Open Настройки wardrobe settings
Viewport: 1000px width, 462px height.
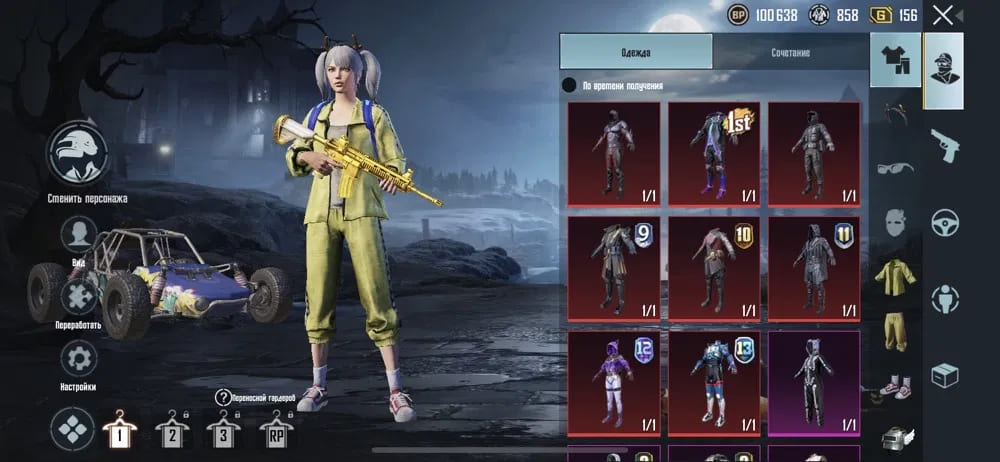pos(79,358)
